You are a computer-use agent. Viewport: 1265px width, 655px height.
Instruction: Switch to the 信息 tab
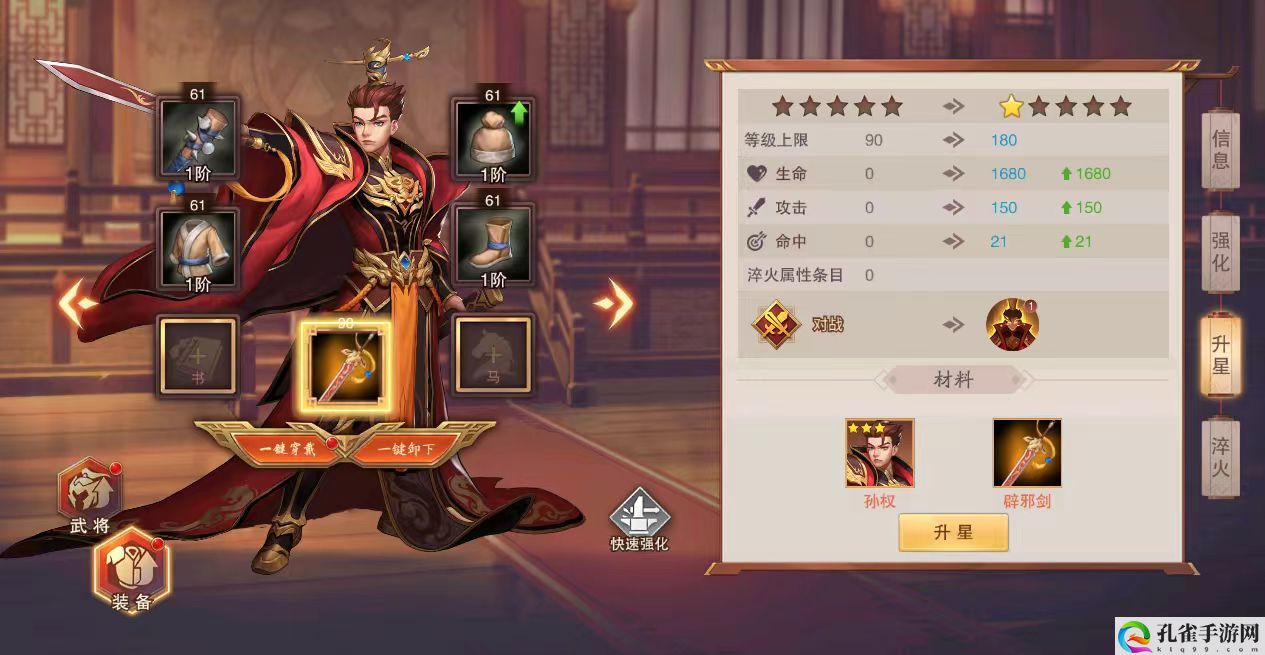coord(1220,149)
